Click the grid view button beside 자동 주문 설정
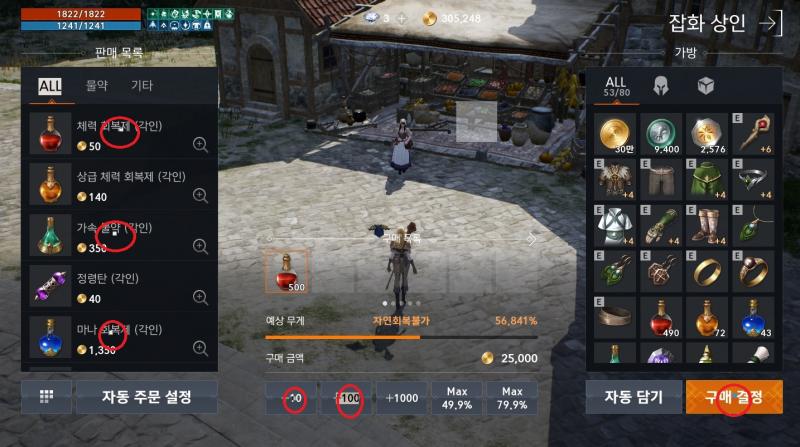 point(47,397)
